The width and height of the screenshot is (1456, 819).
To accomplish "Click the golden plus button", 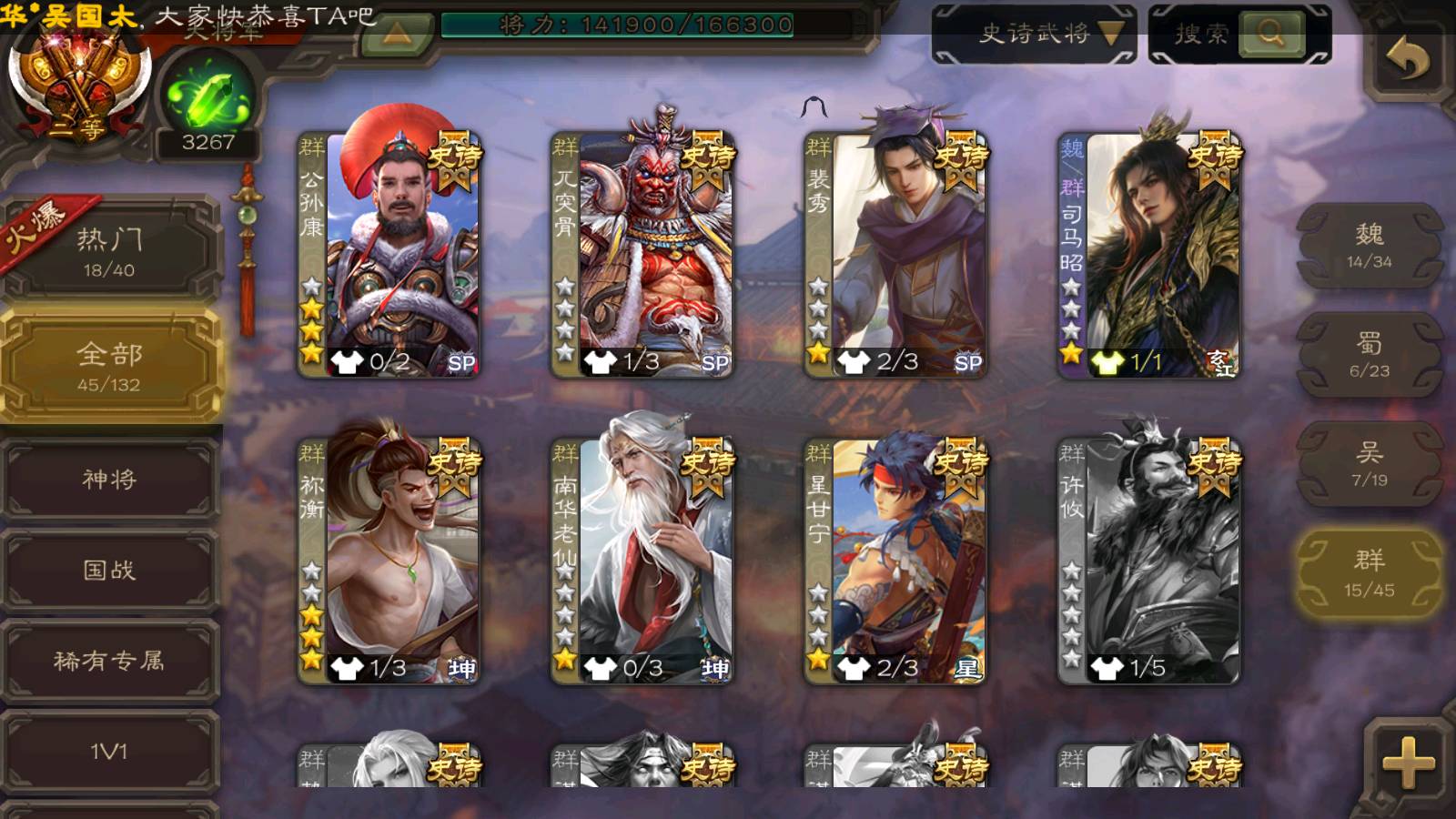I will coord(1407,761).
